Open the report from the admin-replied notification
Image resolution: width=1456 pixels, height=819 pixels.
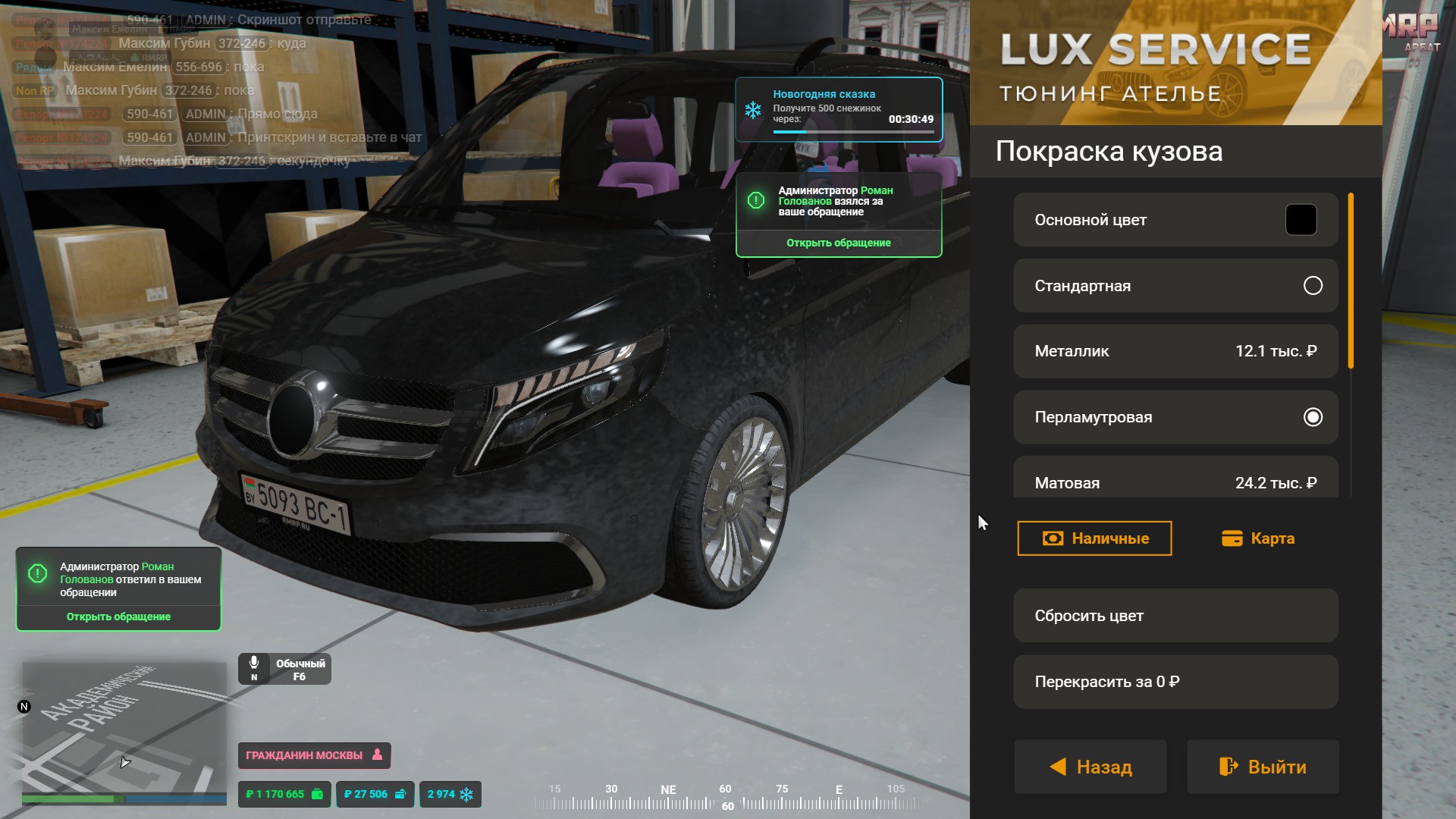[x=118, y=617]
